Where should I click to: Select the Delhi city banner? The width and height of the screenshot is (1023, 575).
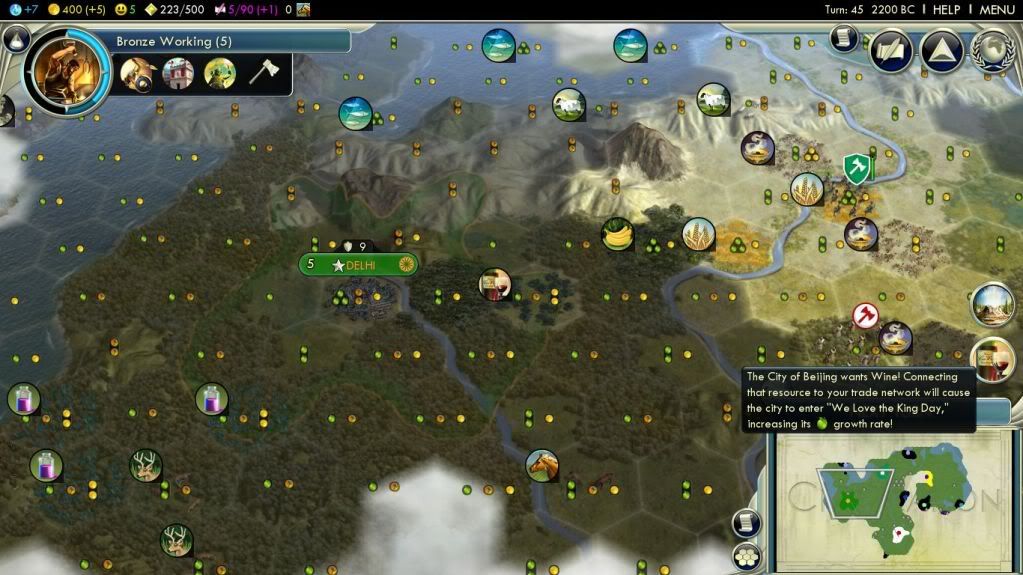pyautogui.click(x=358, y=265)
